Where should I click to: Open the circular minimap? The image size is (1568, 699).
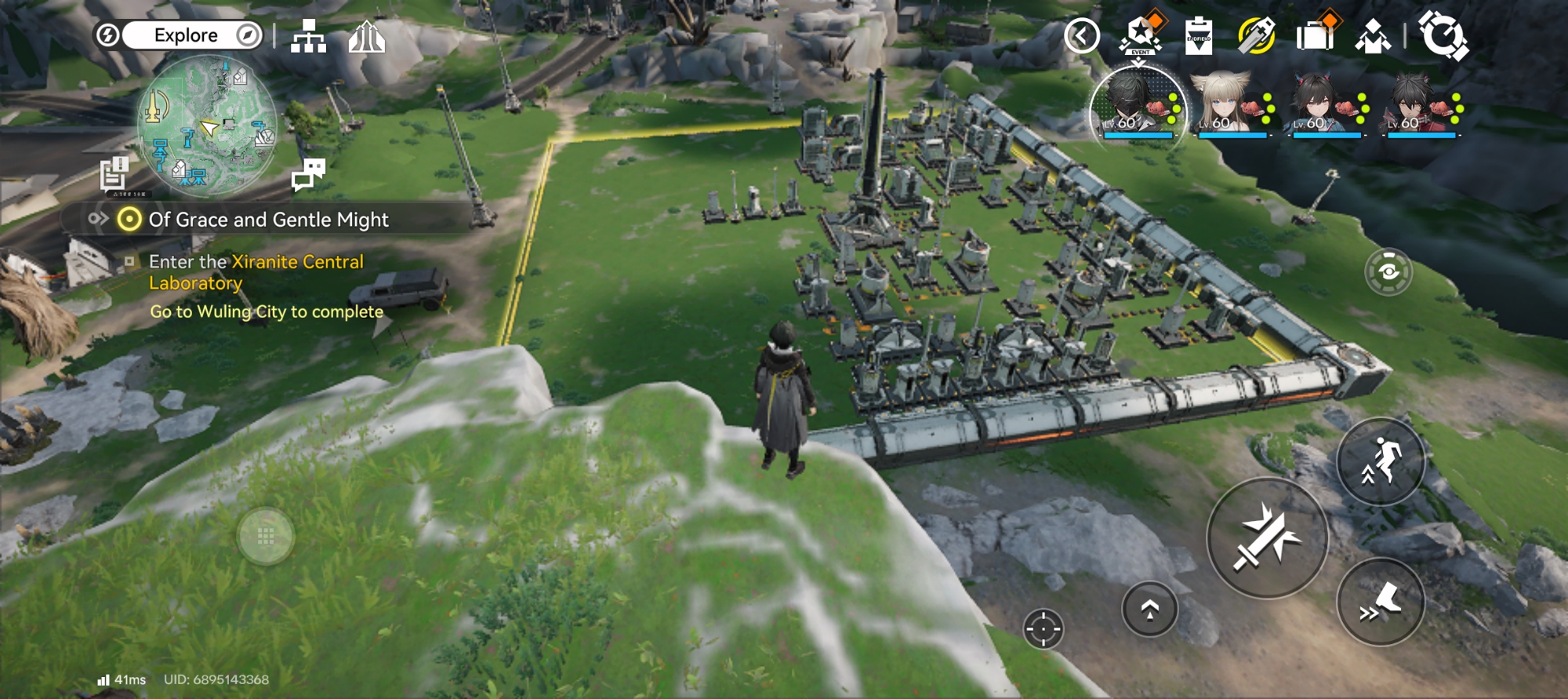[x=207, y=126]
